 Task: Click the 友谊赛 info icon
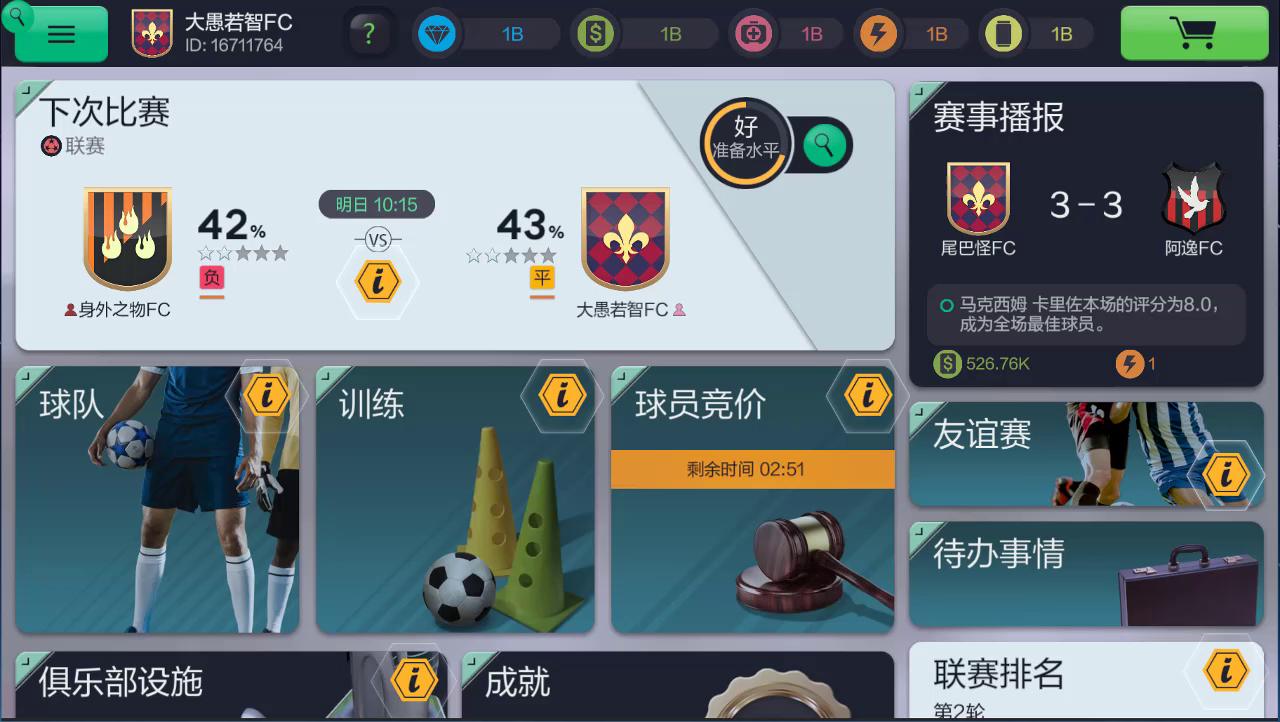point(1228,474)
